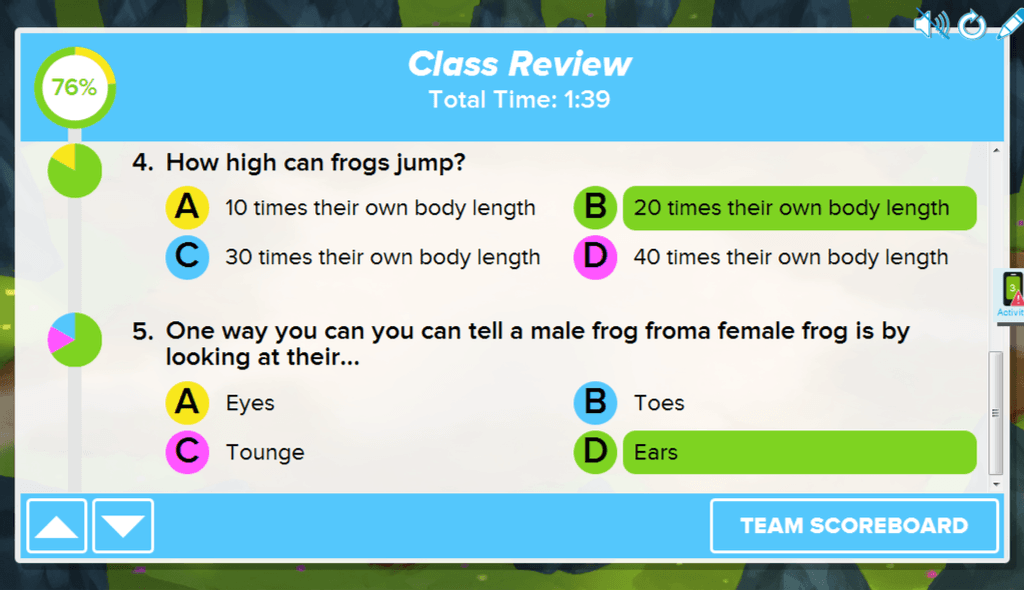This screenshot has width=1024, height=593.
Task: Select the highlighted "Ears" answer
Action: point(798,452)
